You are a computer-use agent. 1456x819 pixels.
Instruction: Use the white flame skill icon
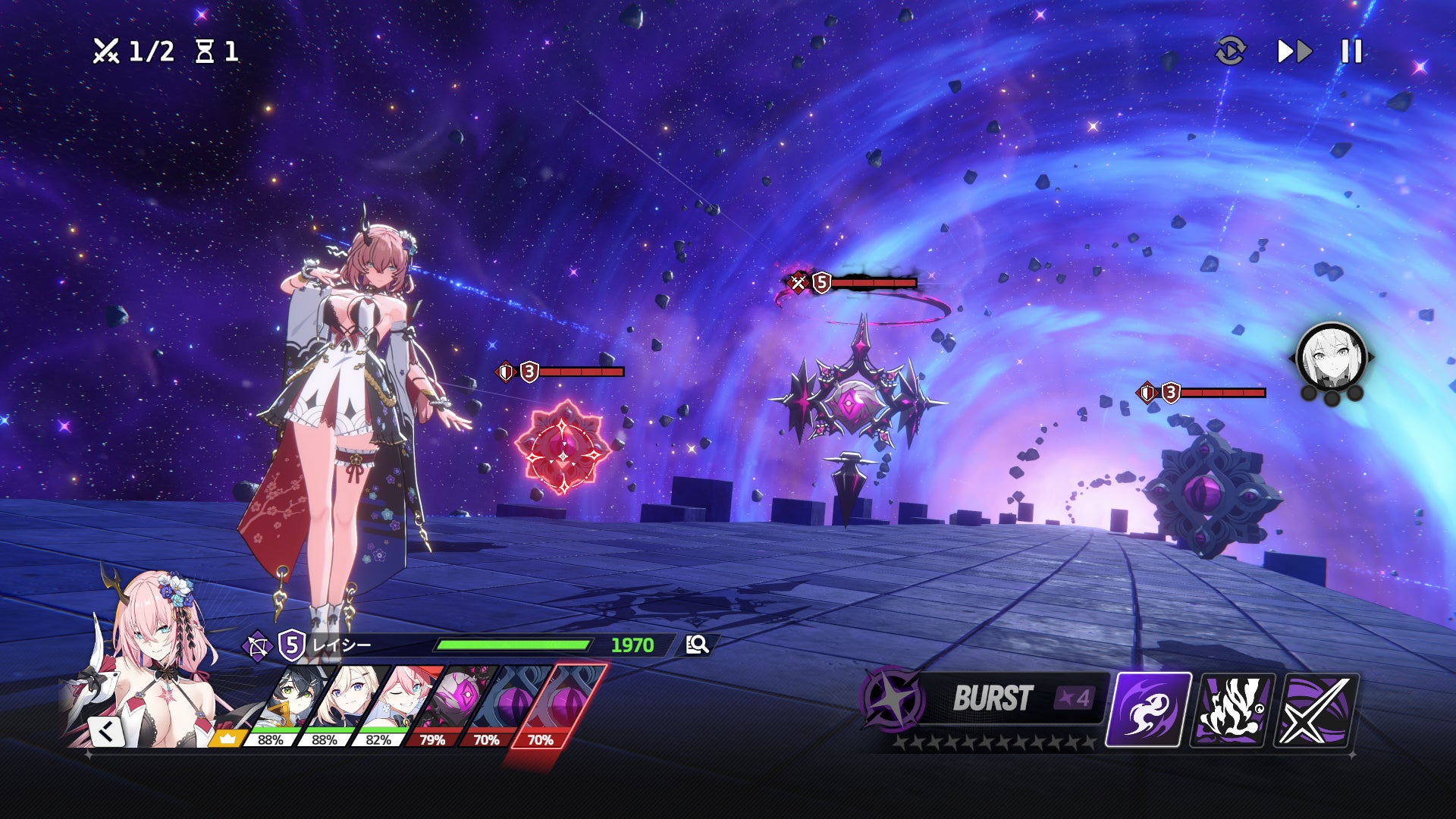pyautogui.click(x=1232, y=710)
